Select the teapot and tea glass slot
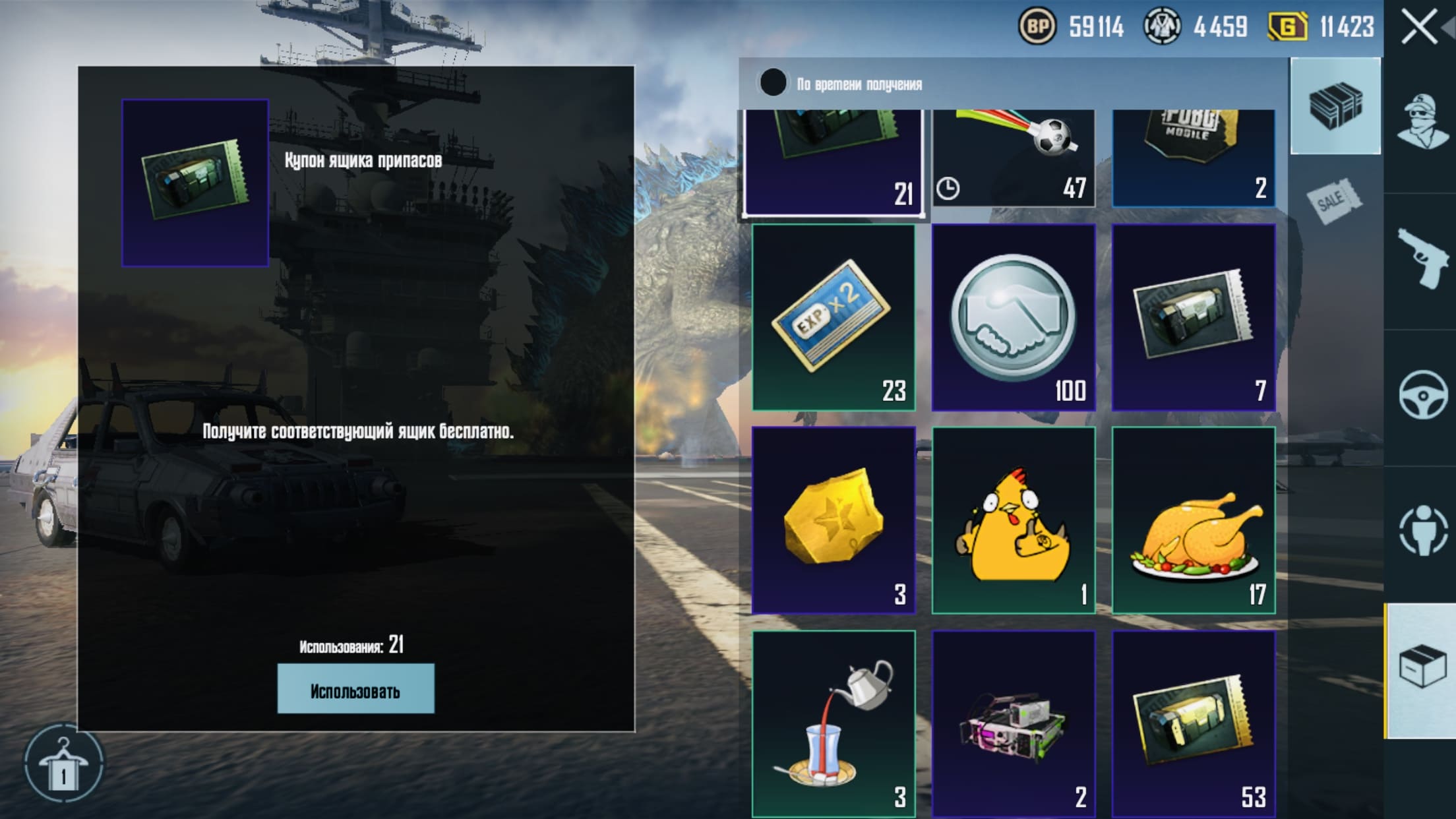Viewport: 1456px width, 819px height. [x=834, y=723]
